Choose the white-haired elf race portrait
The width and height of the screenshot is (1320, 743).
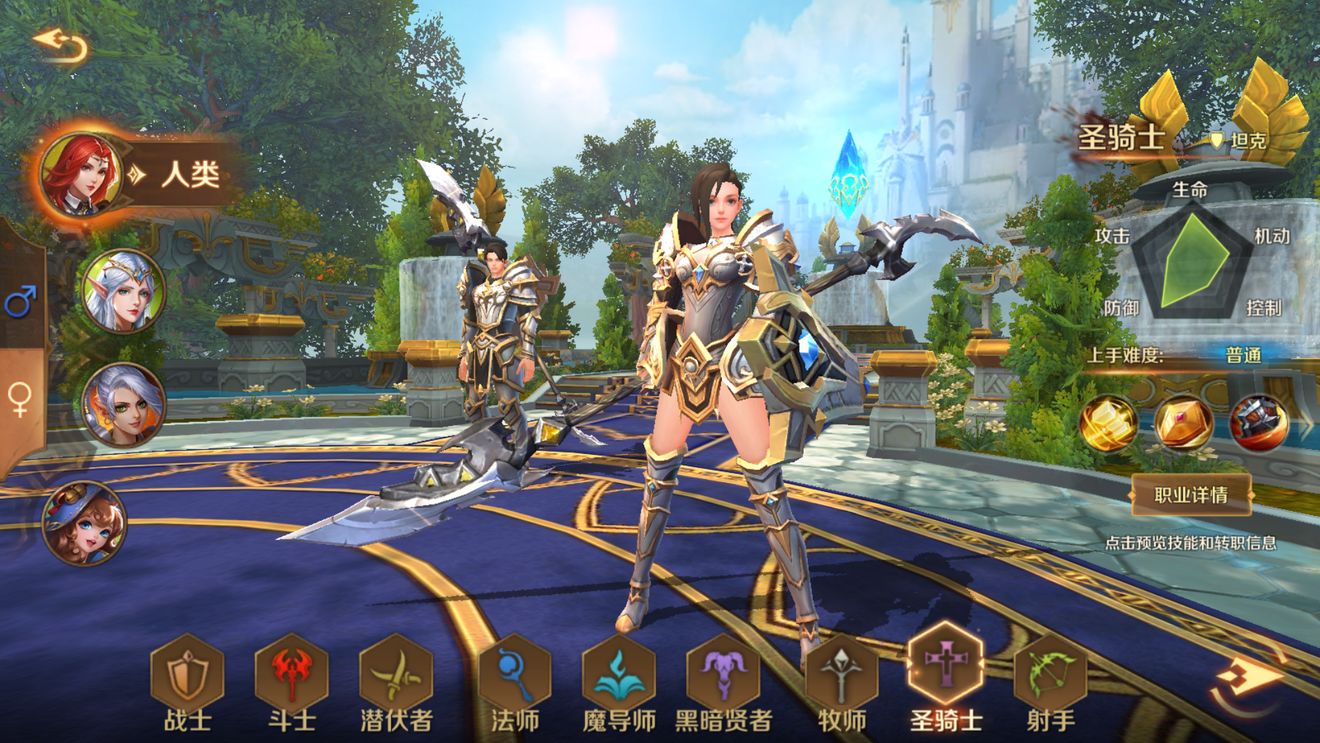tap(123, 290)
